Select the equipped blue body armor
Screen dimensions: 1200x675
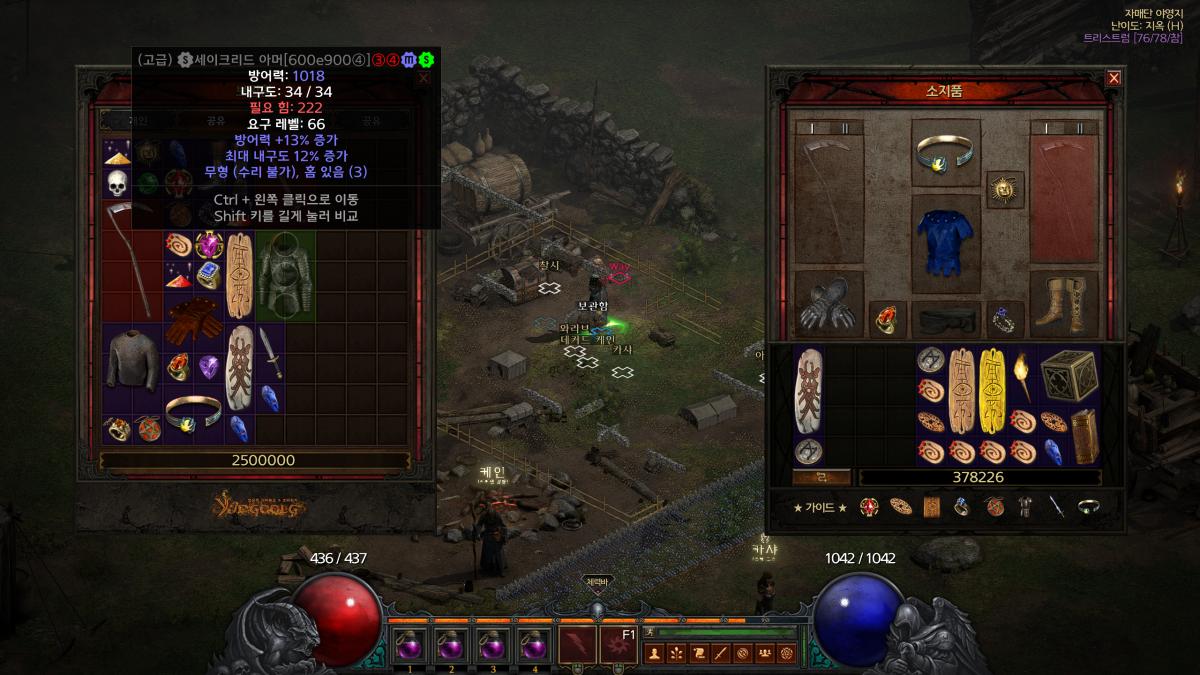(x=946, y=241)
